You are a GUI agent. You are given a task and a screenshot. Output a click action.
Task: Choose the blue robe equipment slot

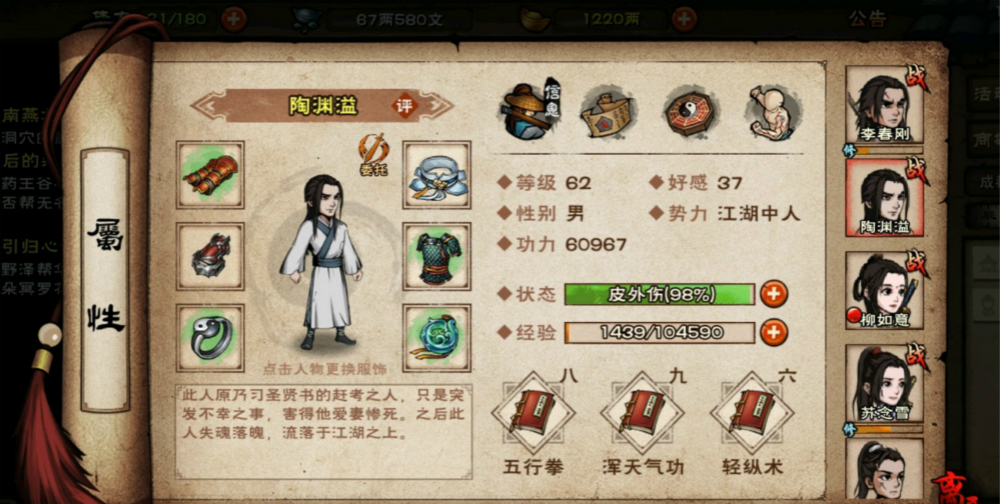[437, 174]
